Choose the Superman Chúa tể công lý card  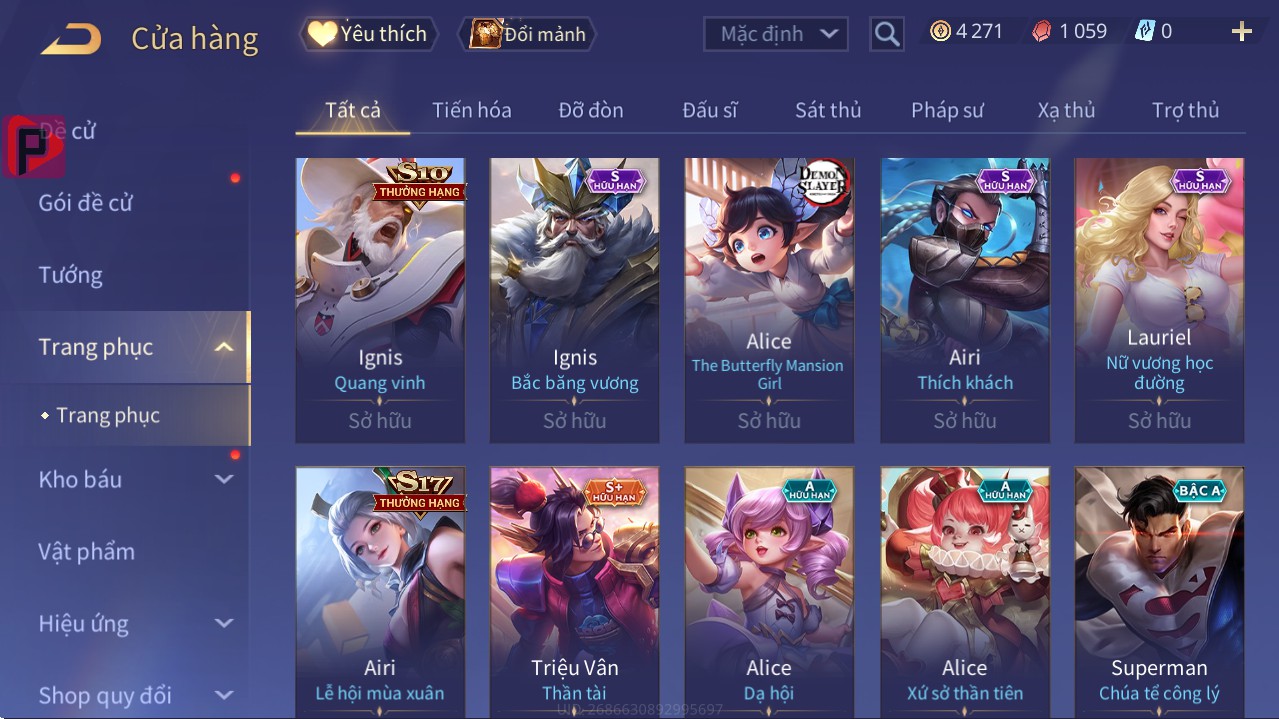1159,592
